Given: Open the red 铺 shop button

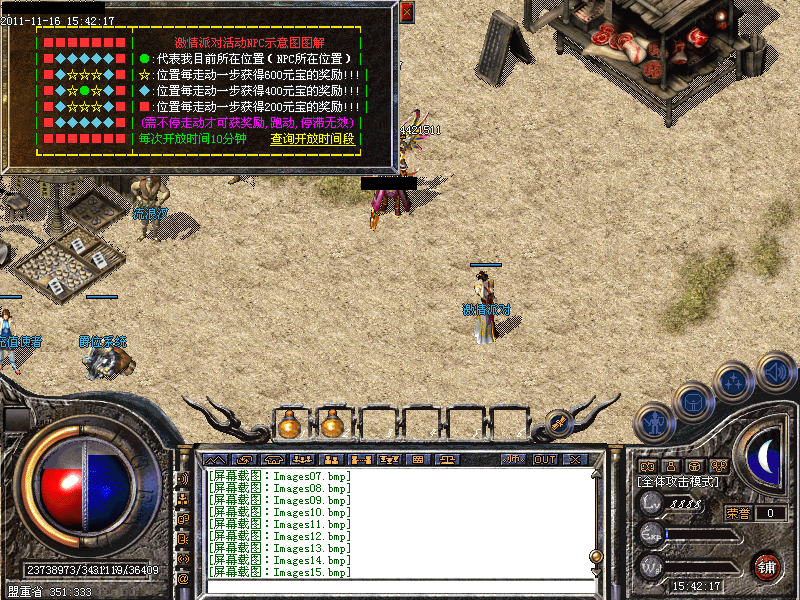Looking at the screenshot, I should 768,566.
